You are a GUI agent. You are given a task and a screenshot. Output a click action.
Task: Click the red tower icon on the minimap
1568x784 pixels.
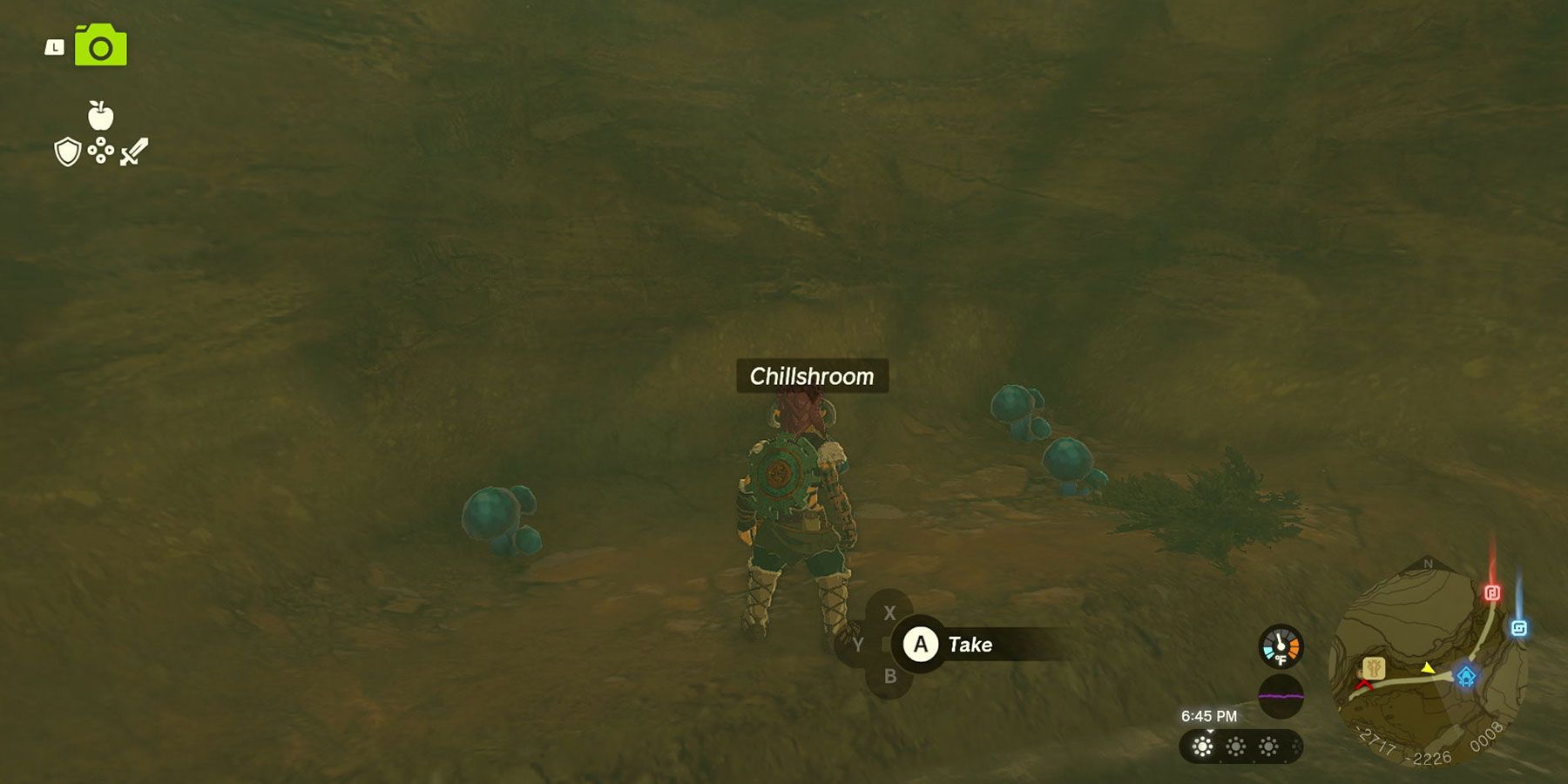point(1492,591)
